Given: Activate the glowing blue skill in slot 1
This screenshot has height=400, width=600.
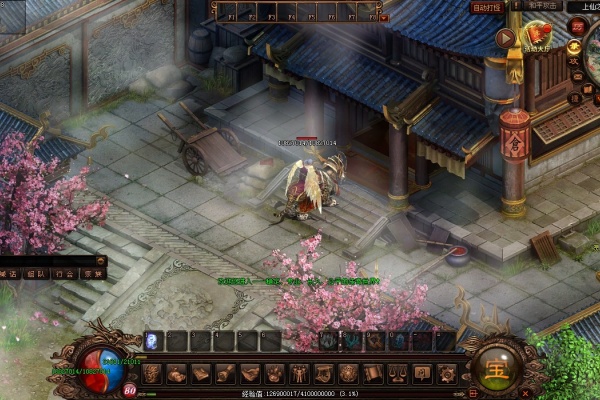Looking at the screenshot, I should 154,340.
